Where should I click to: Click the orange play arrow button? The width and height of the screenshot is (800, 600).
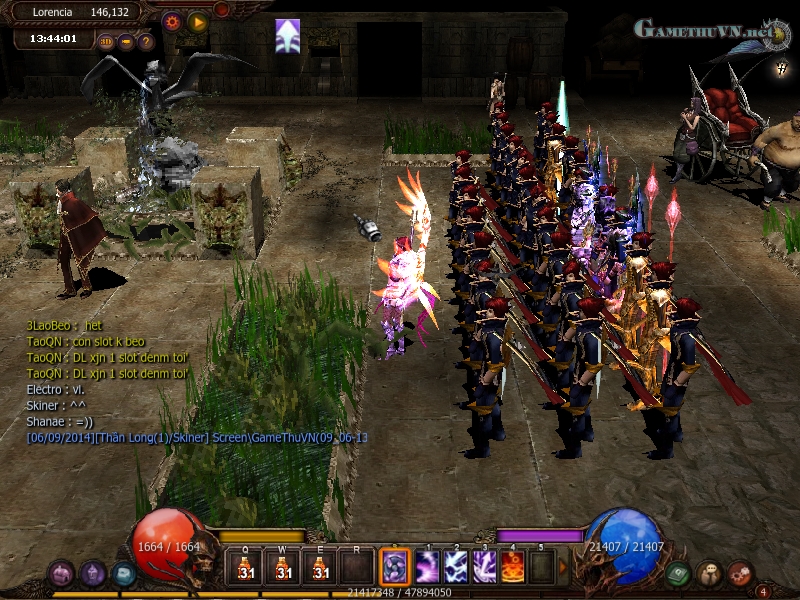197,20
